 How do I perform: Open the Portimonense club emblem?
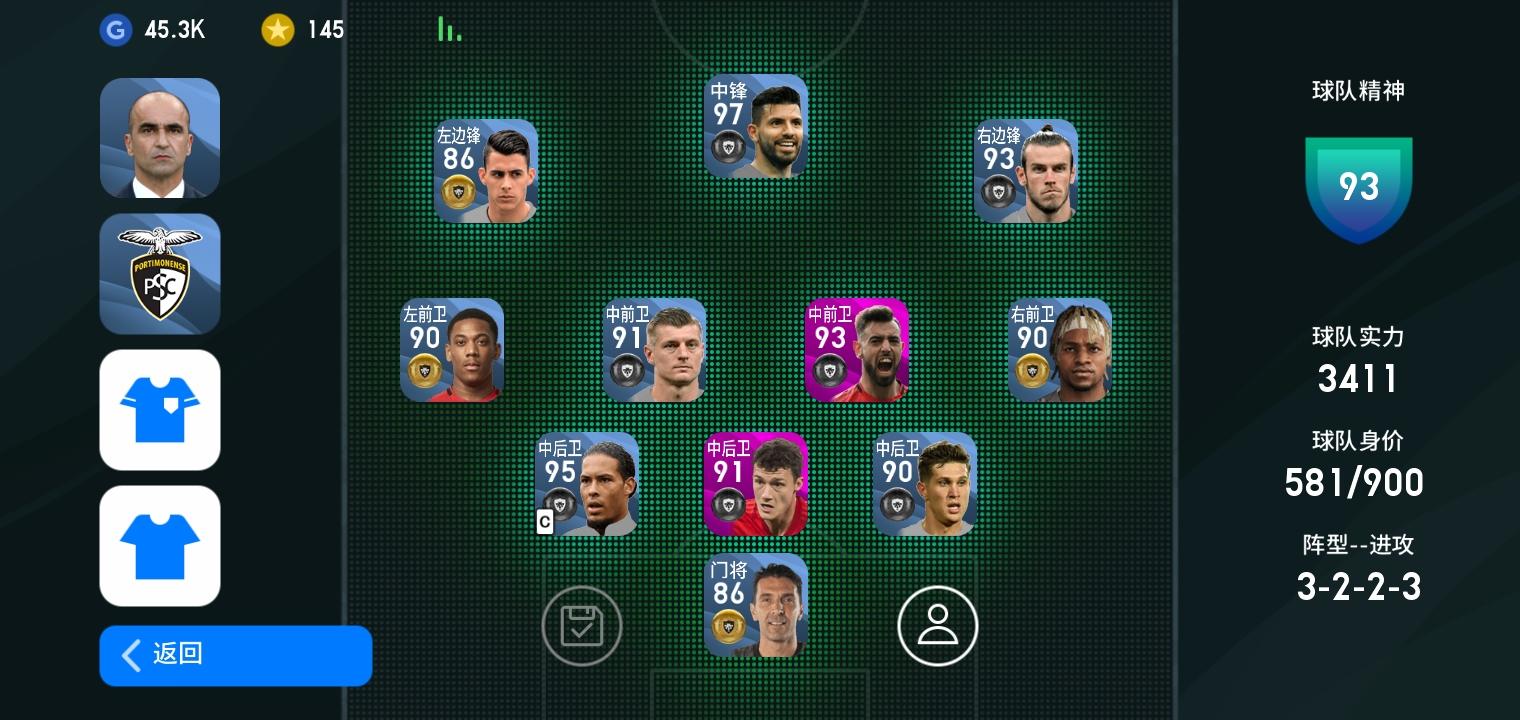(160, 274)
